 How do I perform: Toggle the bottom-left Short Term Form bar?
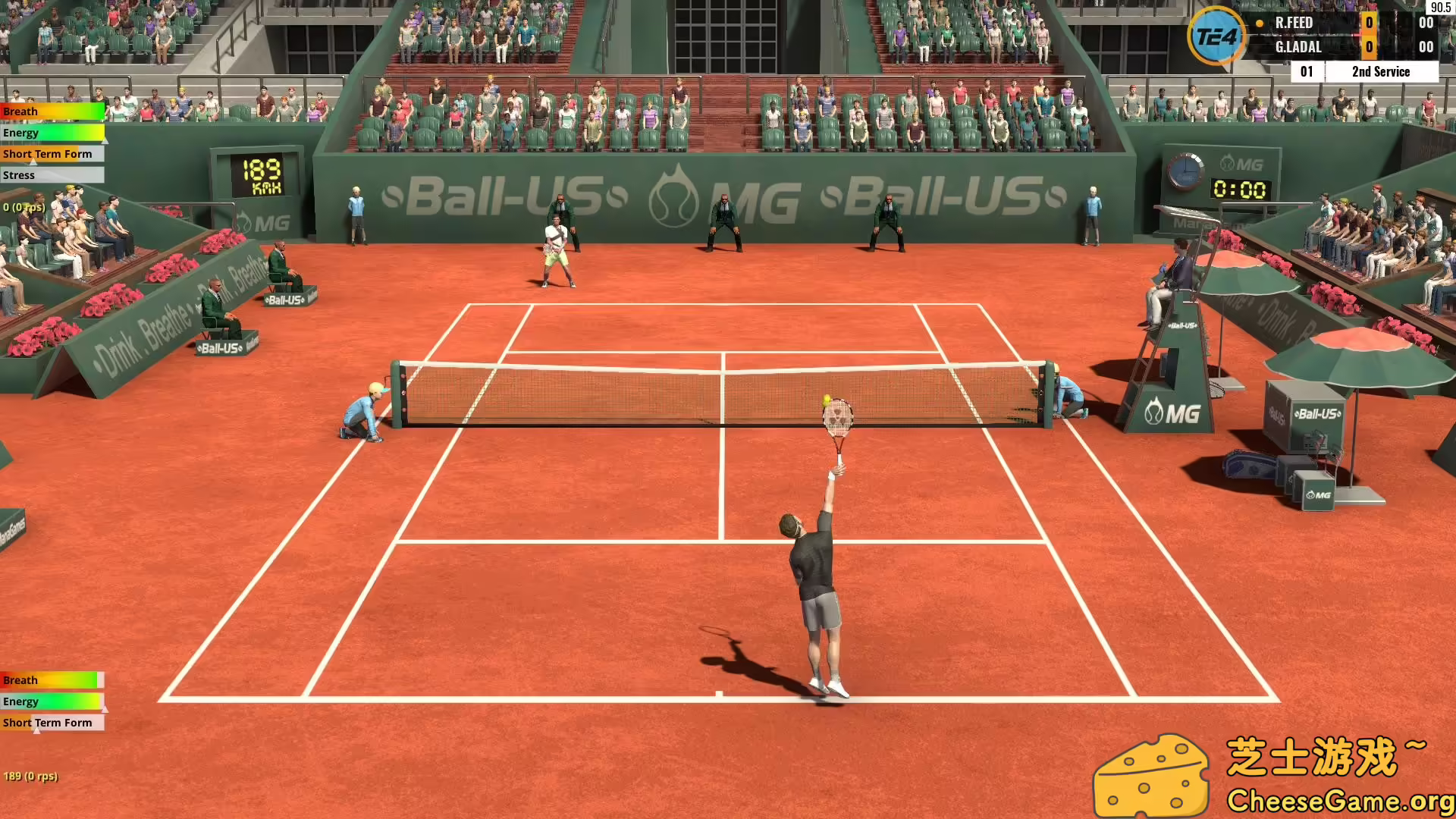pos(52,723)
